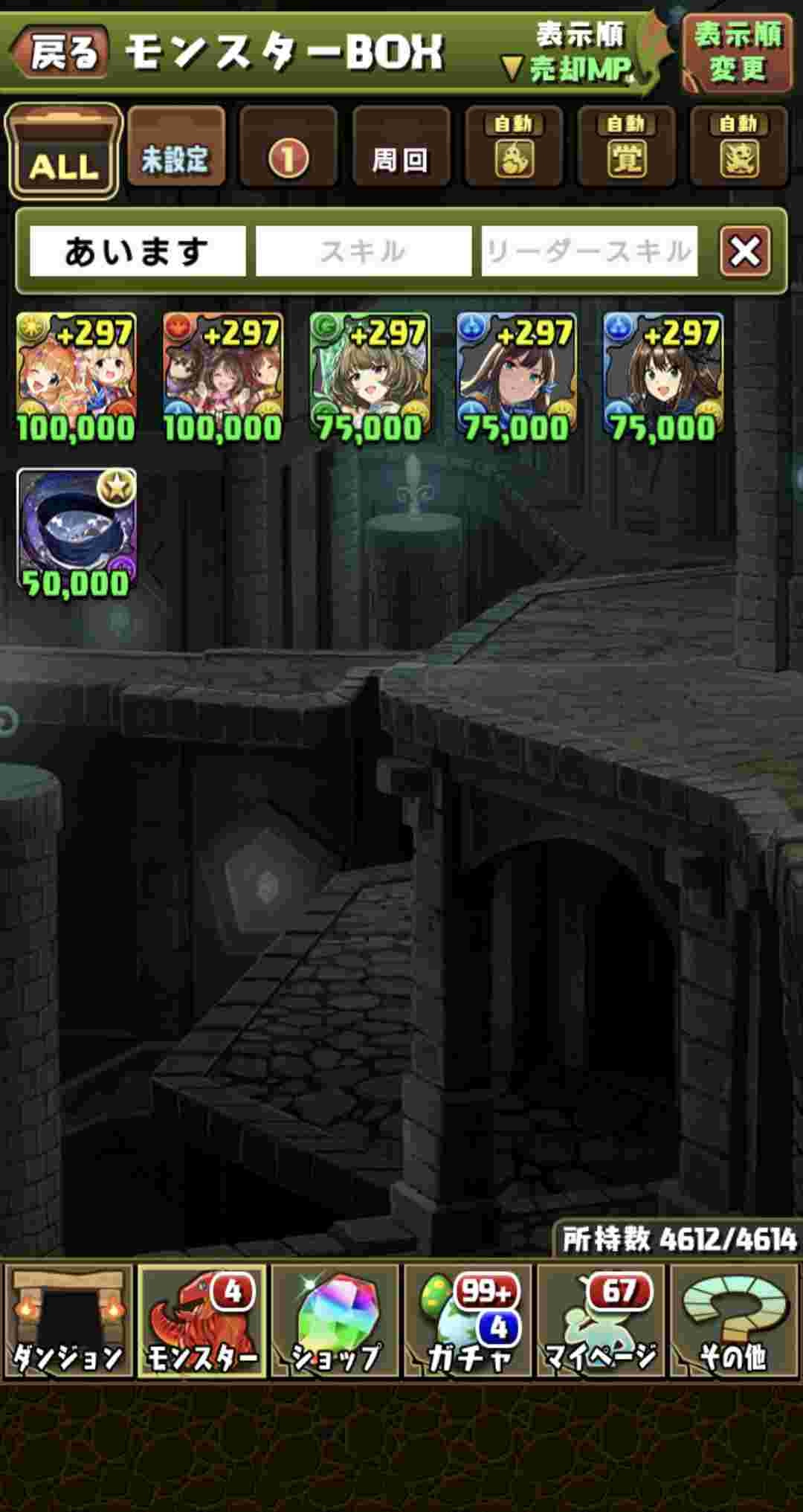803x1512 pixels.
Task: Go to マイページ my page
Action: (x=601, y=1321)
